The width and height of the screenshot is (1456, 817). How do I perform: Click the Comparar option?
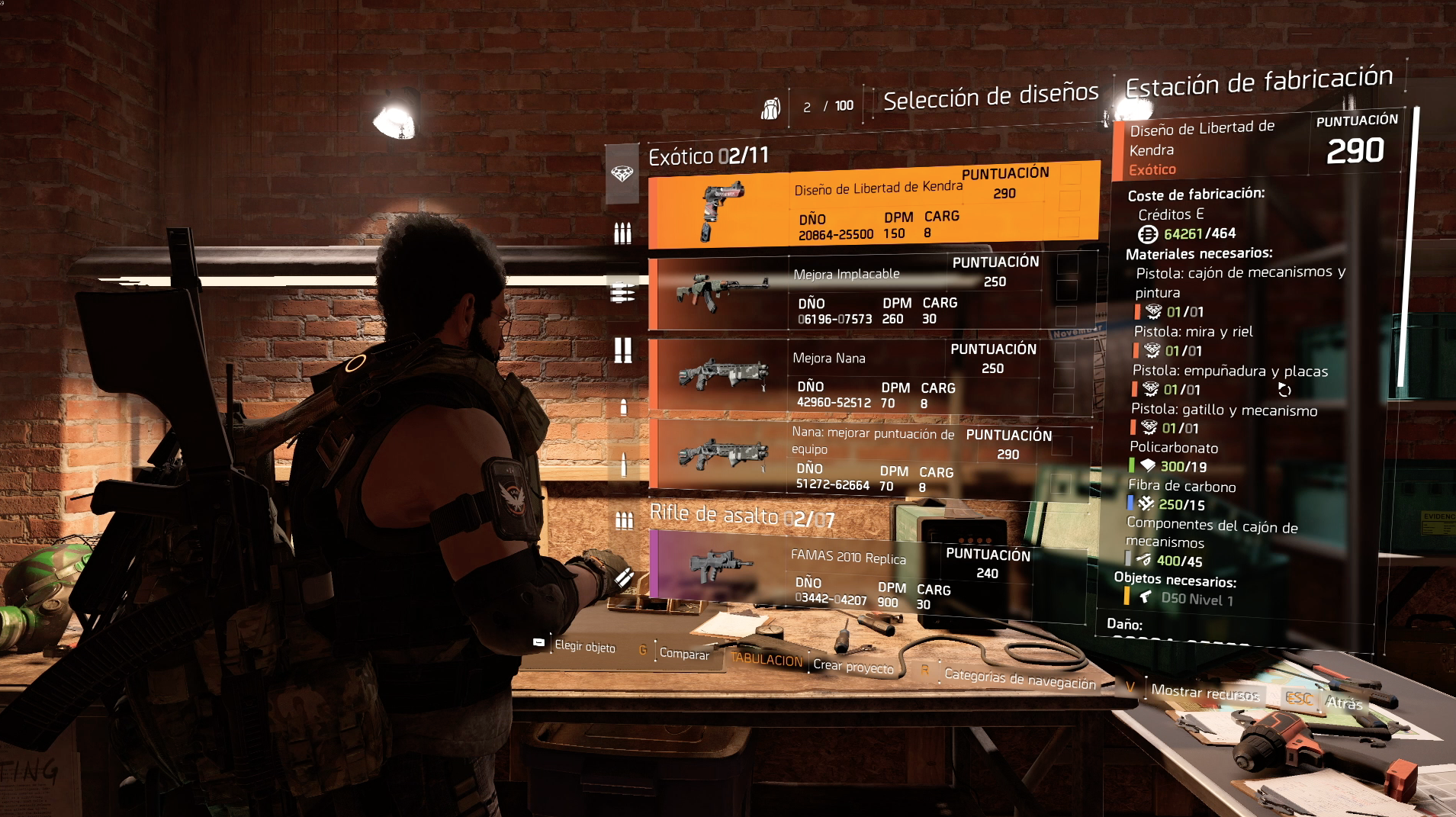683,654
